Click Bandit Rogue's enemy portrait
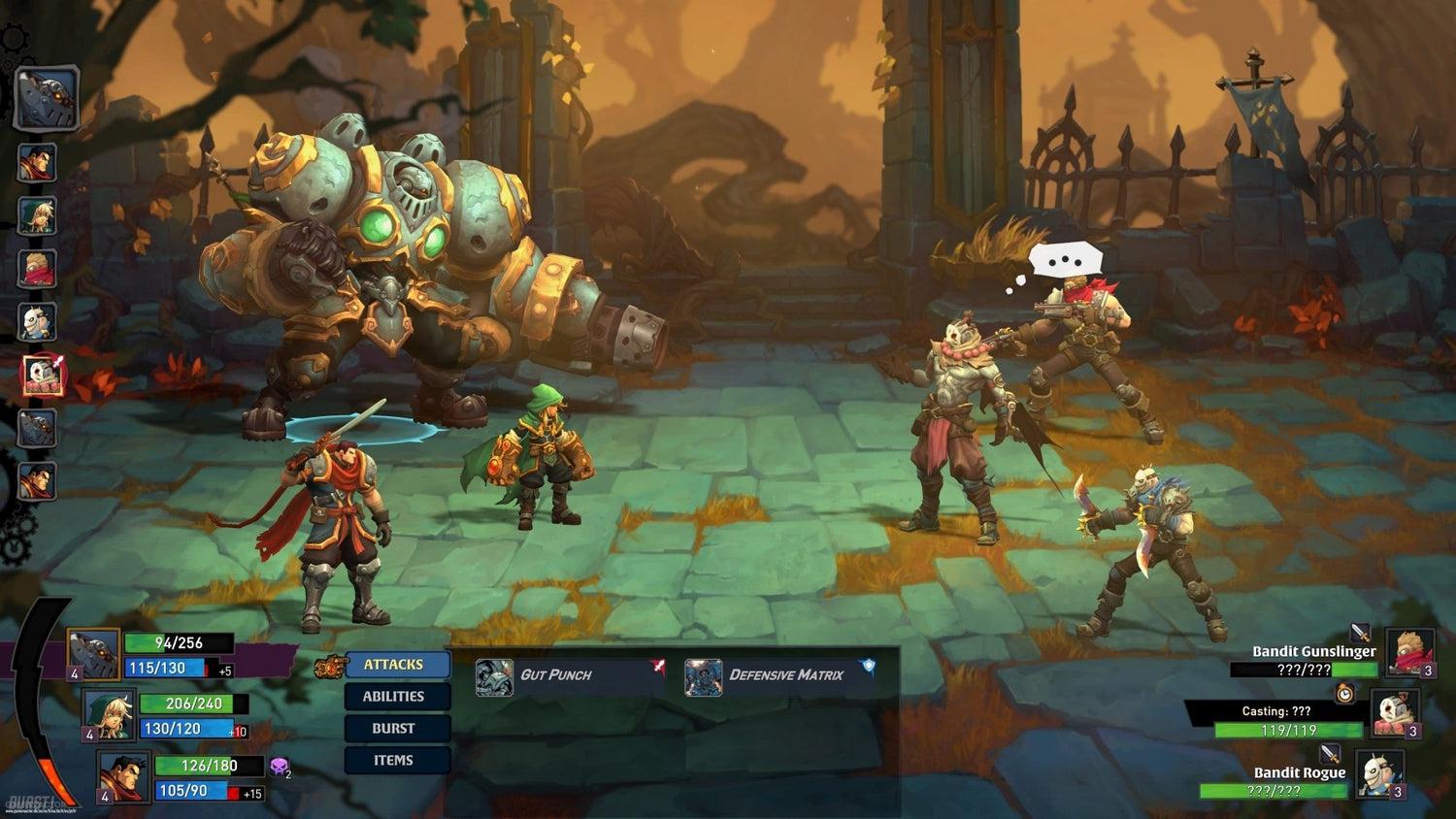This screenshot has width=1456, height=819. tap(1381, 773)
